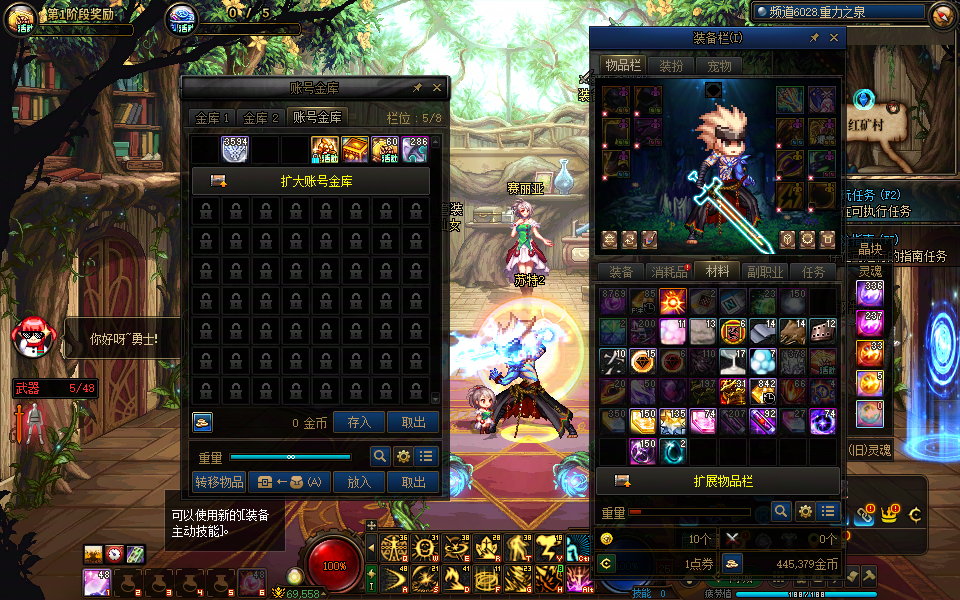This screenshot has width=960, height=600.
Task: Click the 扩大账号金库 expand vault button
Action: (x=311, y=181)
